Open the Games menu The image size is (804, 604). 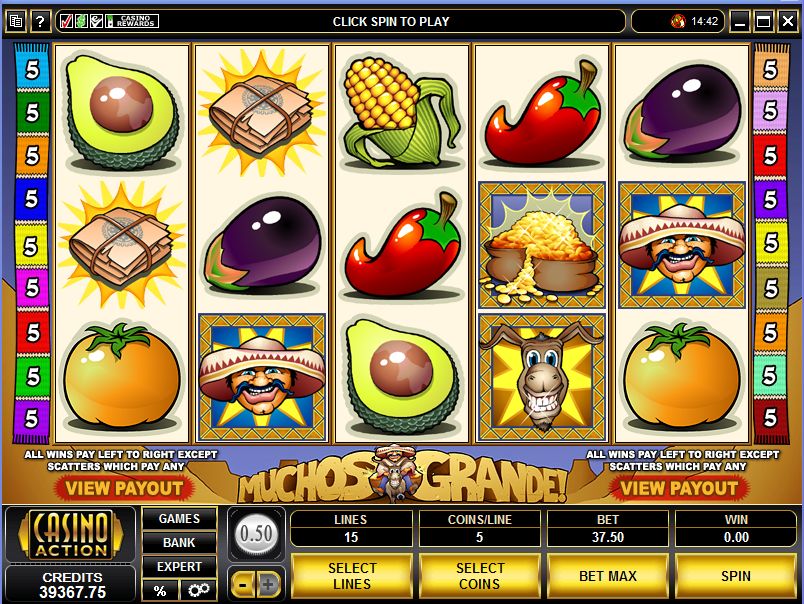[179, 519]
